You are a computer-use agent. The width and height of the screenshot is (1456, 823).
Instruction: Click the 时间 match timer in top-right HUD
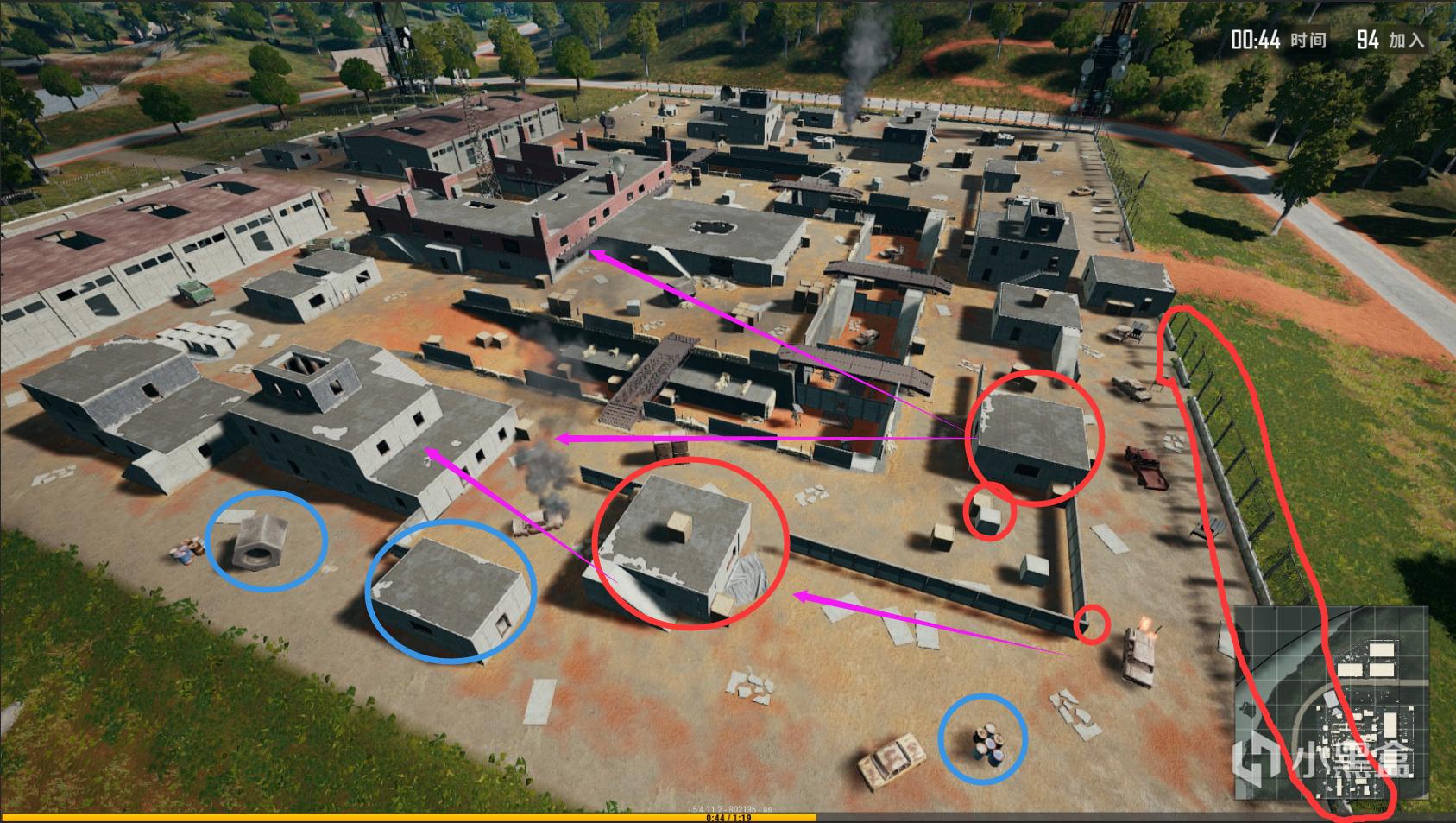point(1276,38)
